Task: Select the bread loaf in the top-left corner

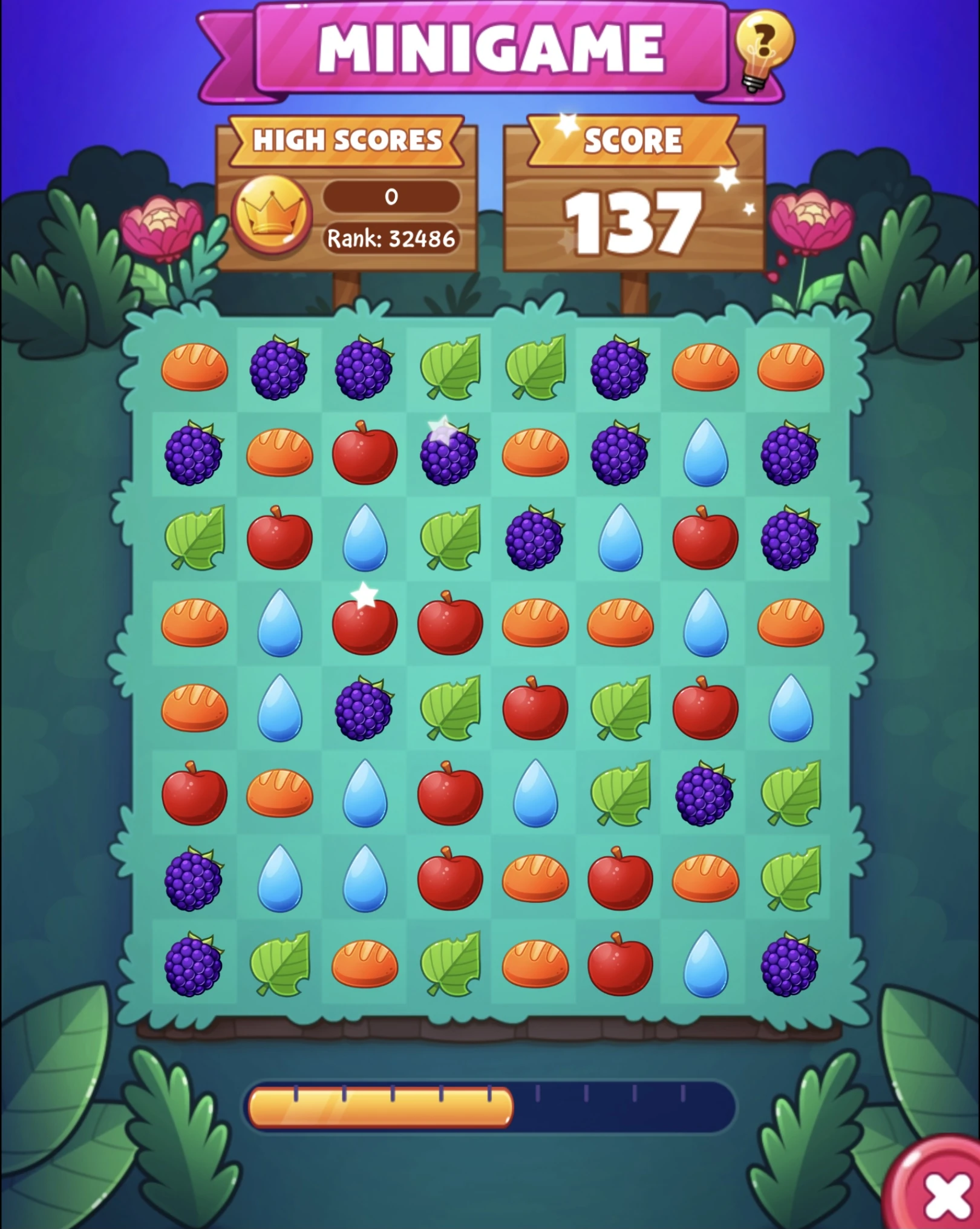Action: pos(194,366)
